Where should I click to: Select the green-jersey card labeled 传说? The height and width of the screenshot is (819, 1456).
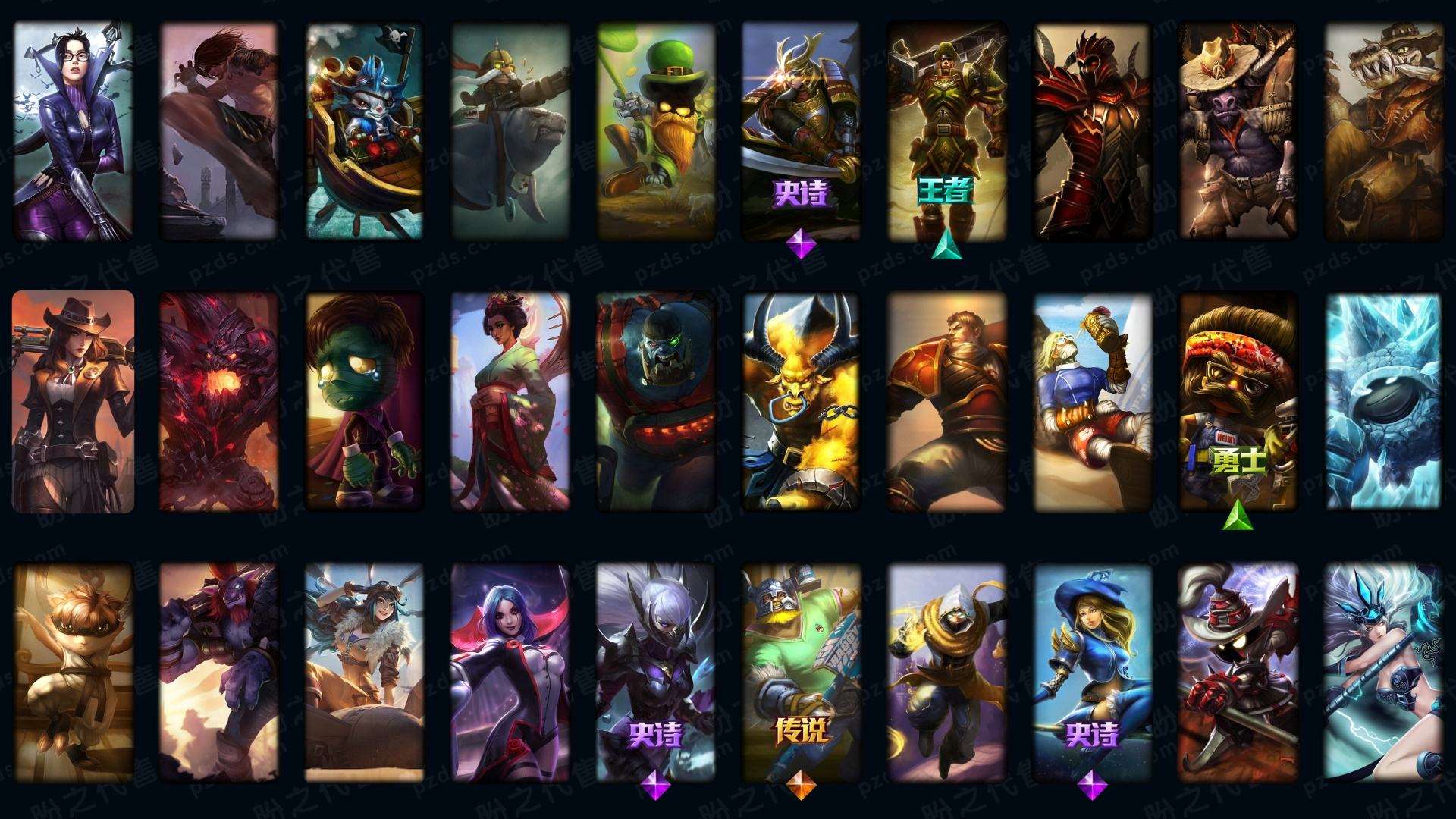pos(801,673)
